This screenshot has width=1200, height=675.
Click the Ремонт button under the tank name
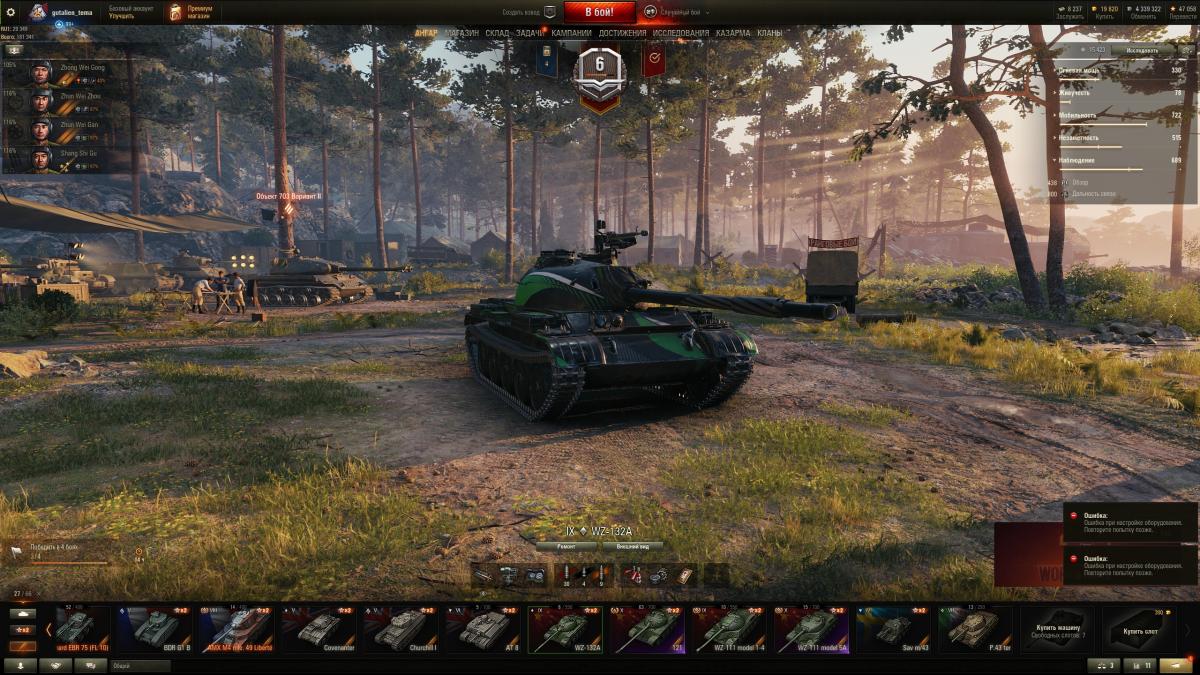(566, 547)
